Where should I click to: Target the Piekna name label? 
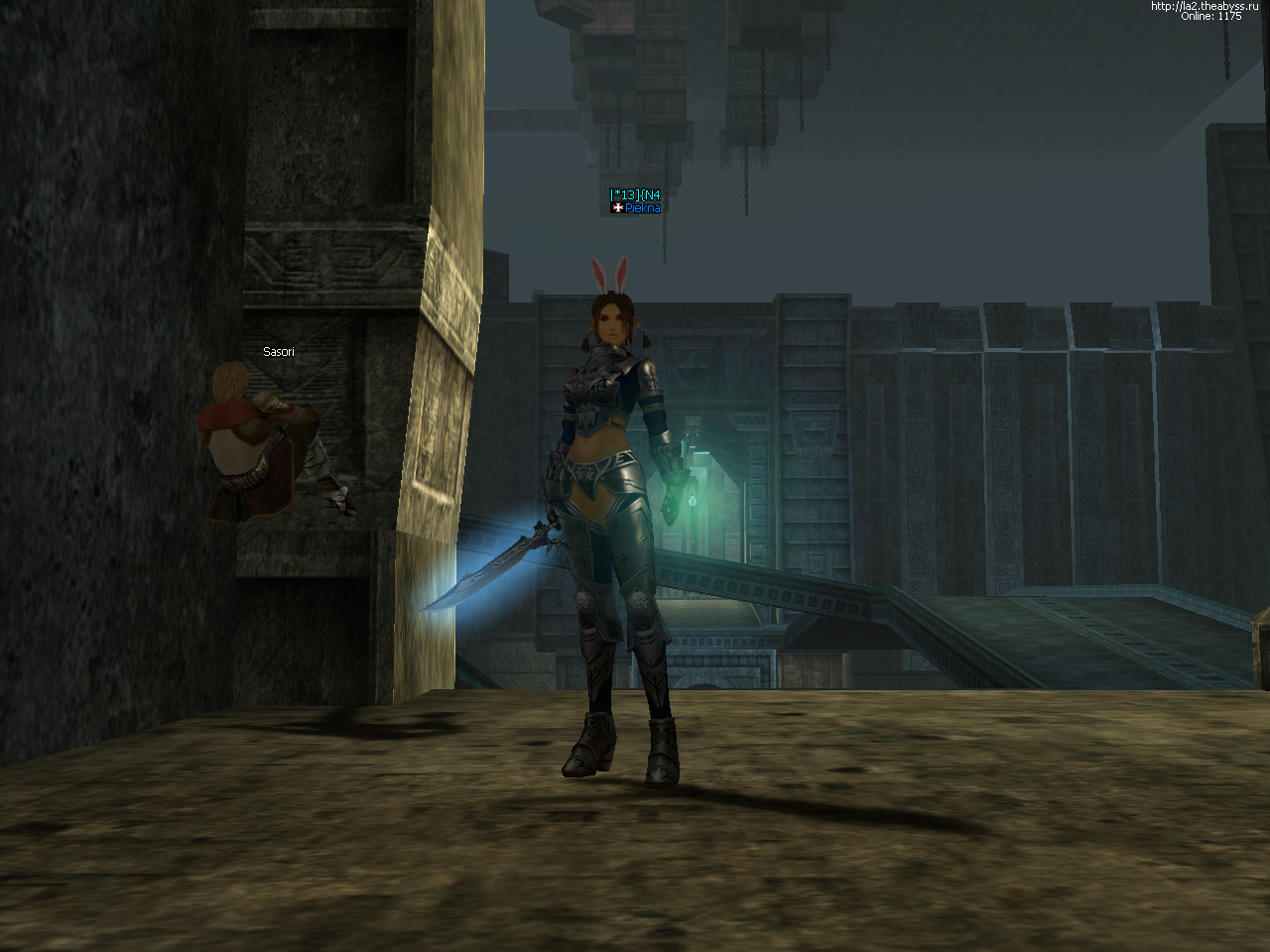point(642,208)
